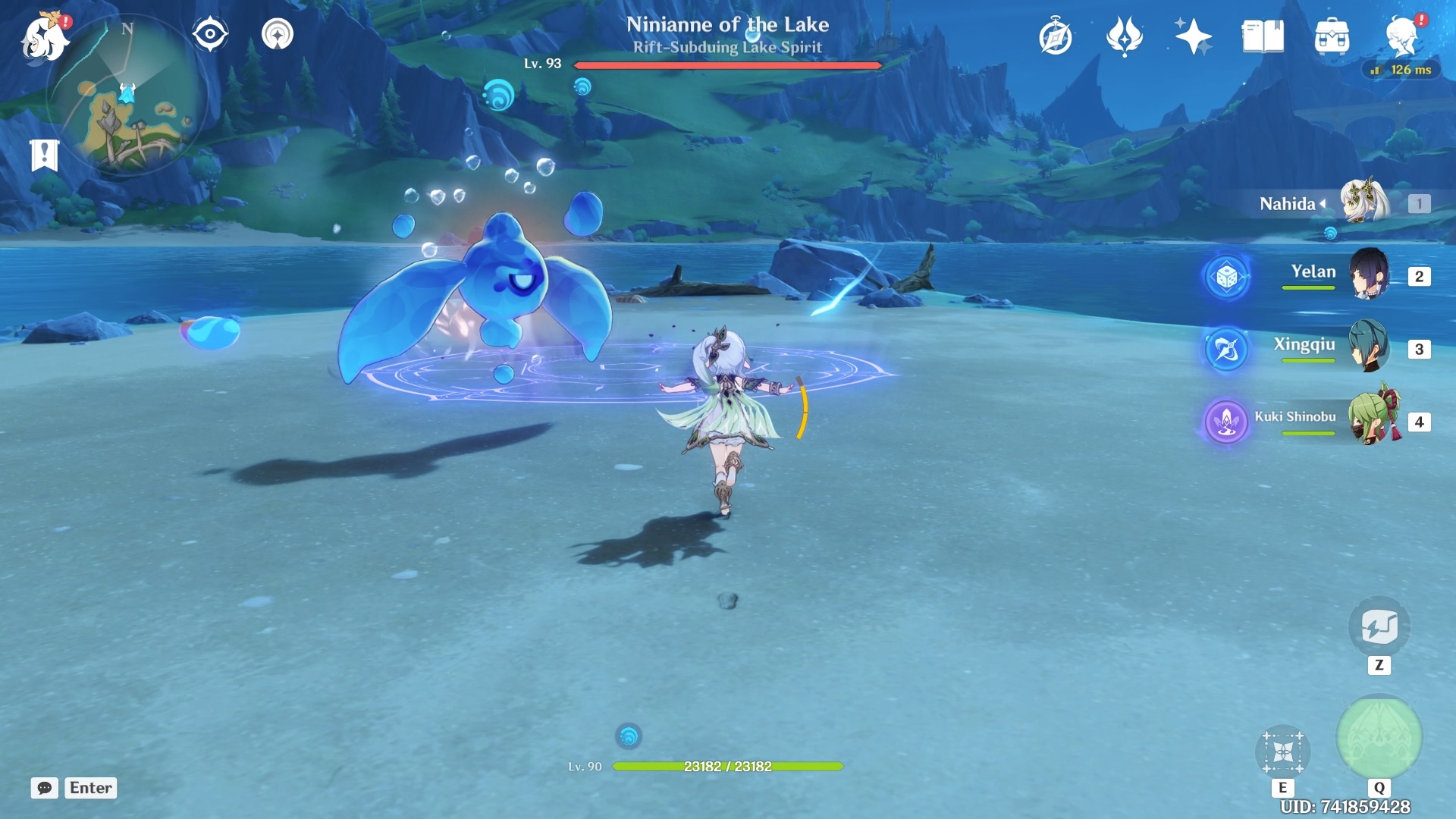Viewport: 1456px width, 819px height.
Task: Open the quest navigation eye icon
Action: point(209,34)
